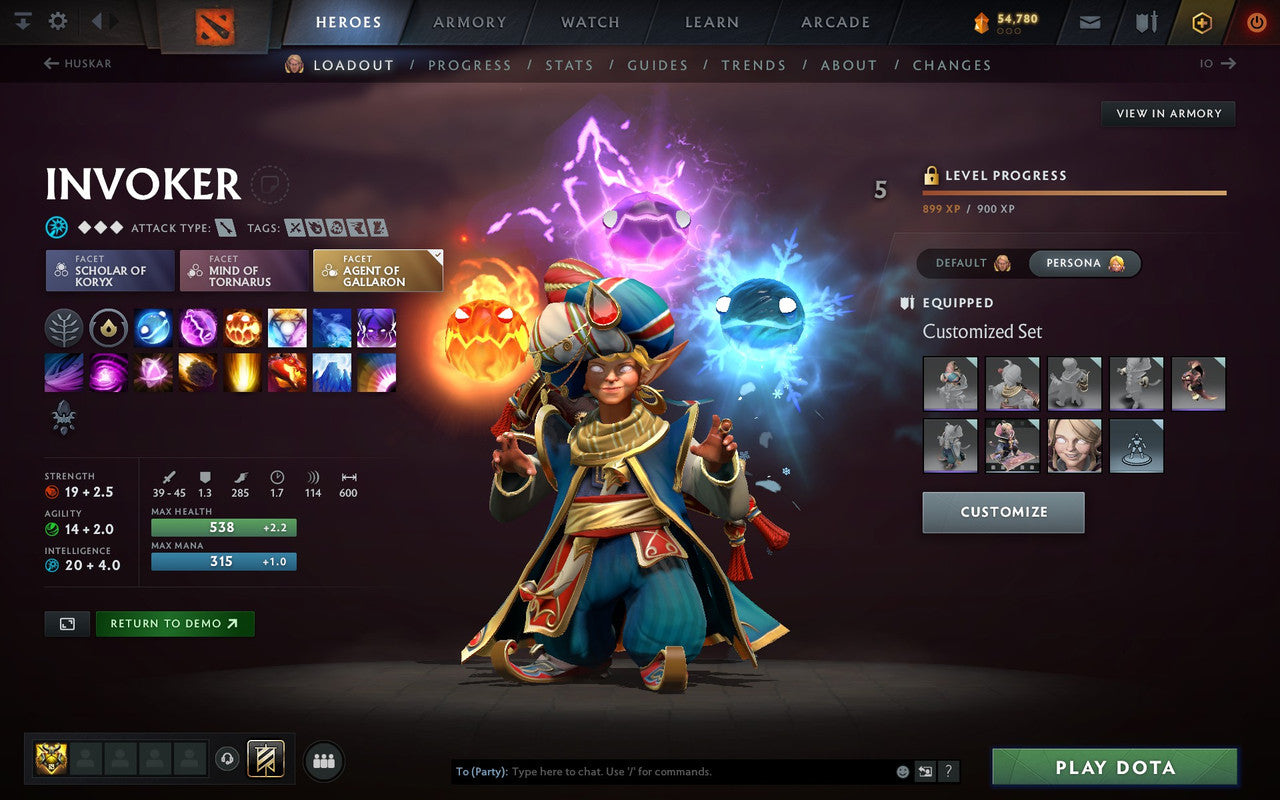Click VIEW IN ARMORY
Viewport: 1280px width, 800px height.
tap(1167, 113)
